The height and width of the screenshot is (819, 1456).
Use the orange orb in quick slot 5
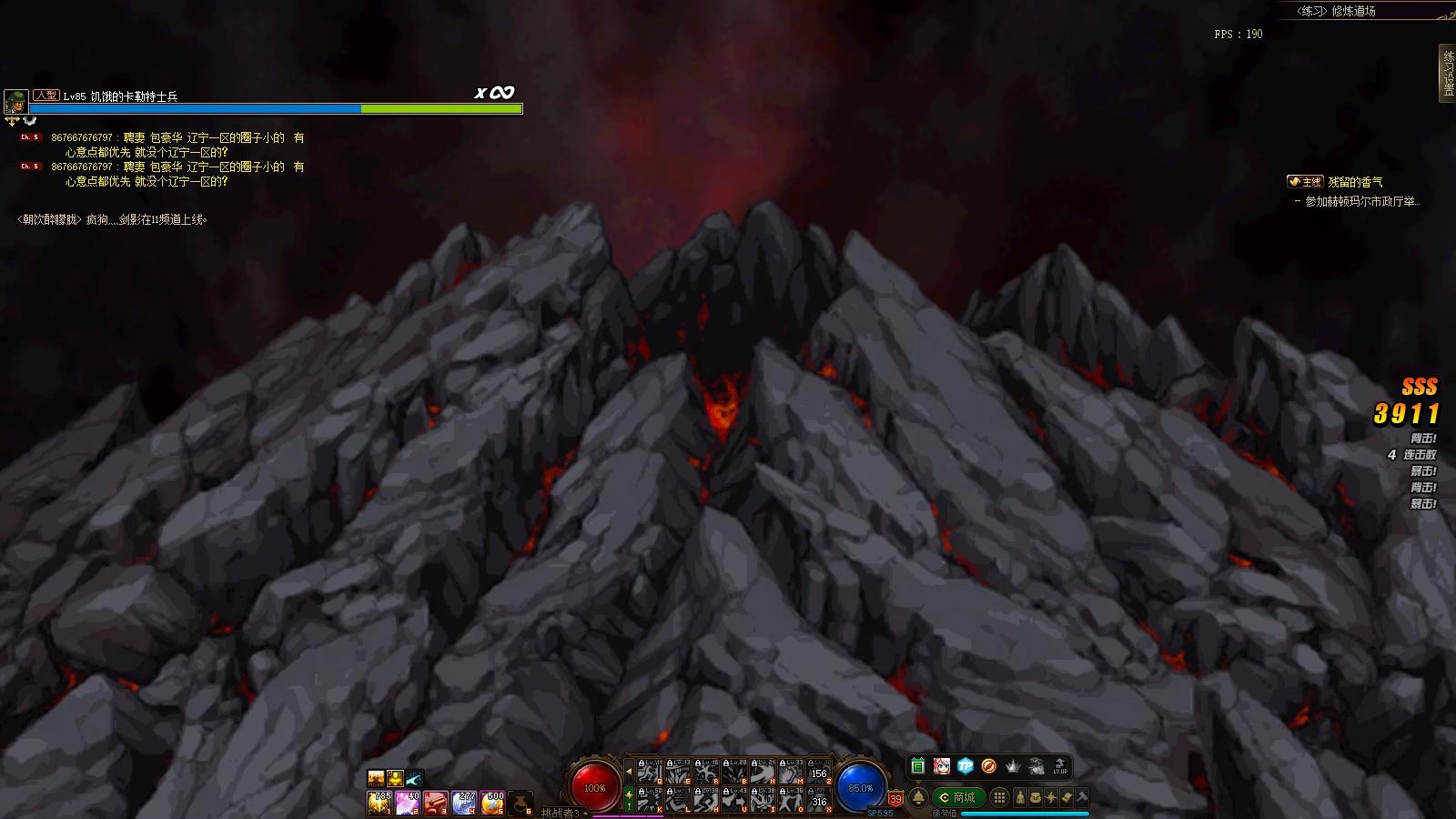pos(492,803)
